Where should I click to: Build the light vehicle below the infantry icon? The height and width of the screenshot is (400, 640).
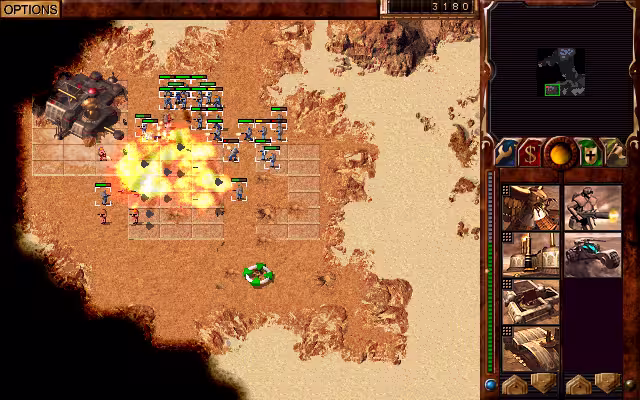pos(592,254)
